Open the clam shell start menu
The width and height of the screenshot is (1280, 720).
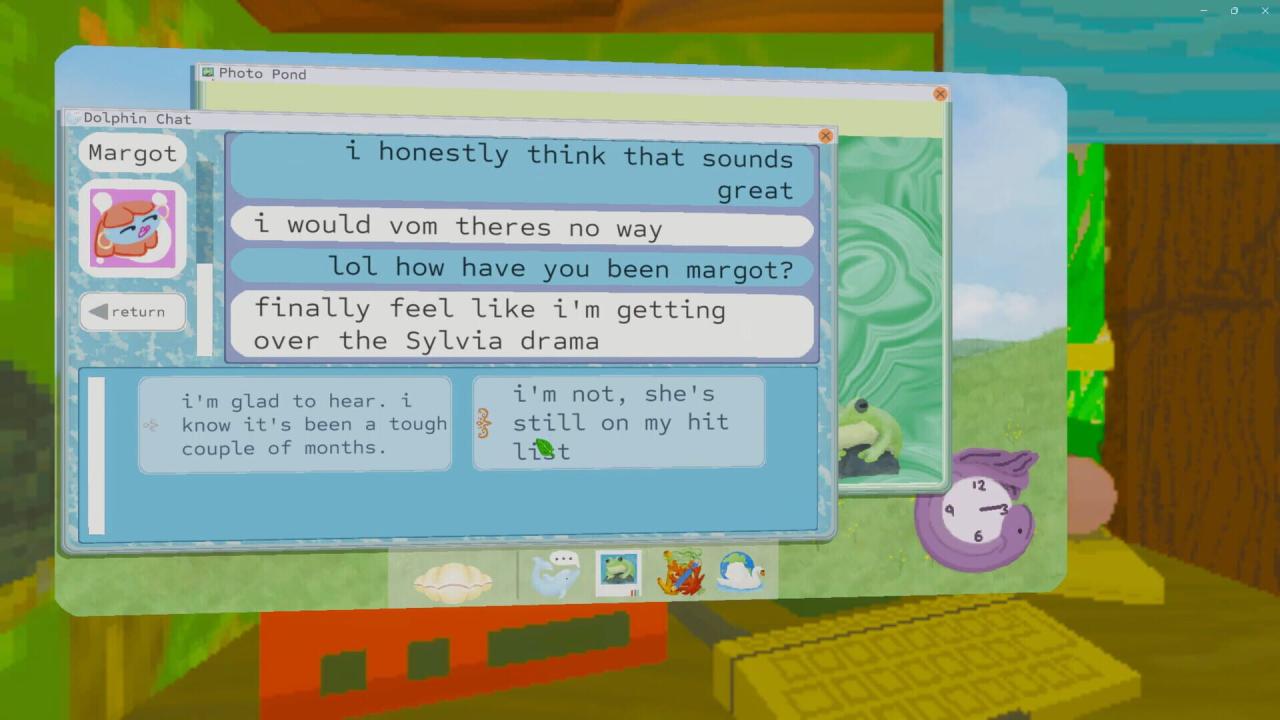click(453, 580)
